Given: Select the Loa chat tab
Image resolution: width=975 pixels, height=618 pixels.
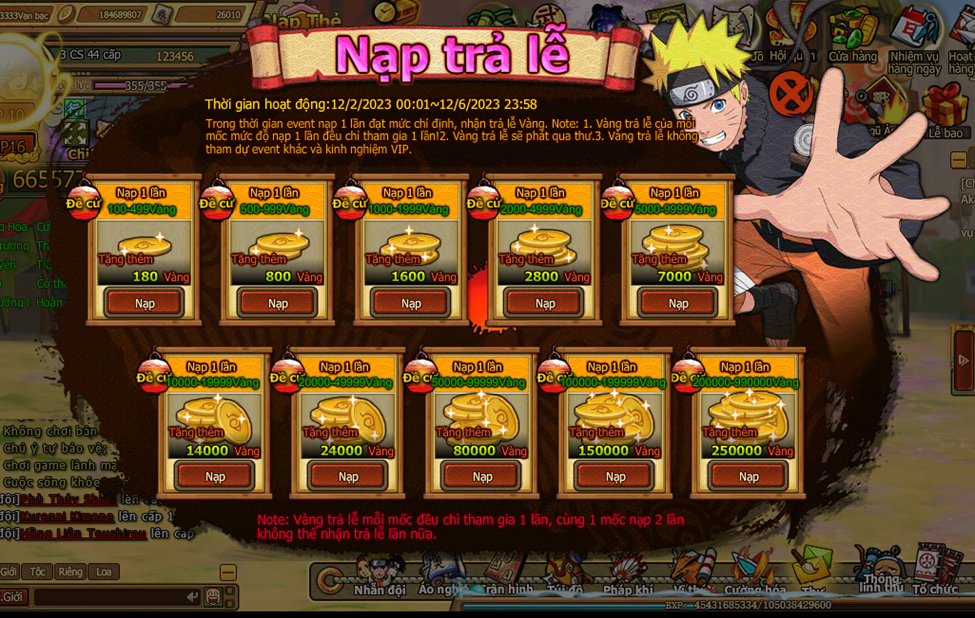Looking at the screenshot, I should pyautogui.click(x=104, y=572).
